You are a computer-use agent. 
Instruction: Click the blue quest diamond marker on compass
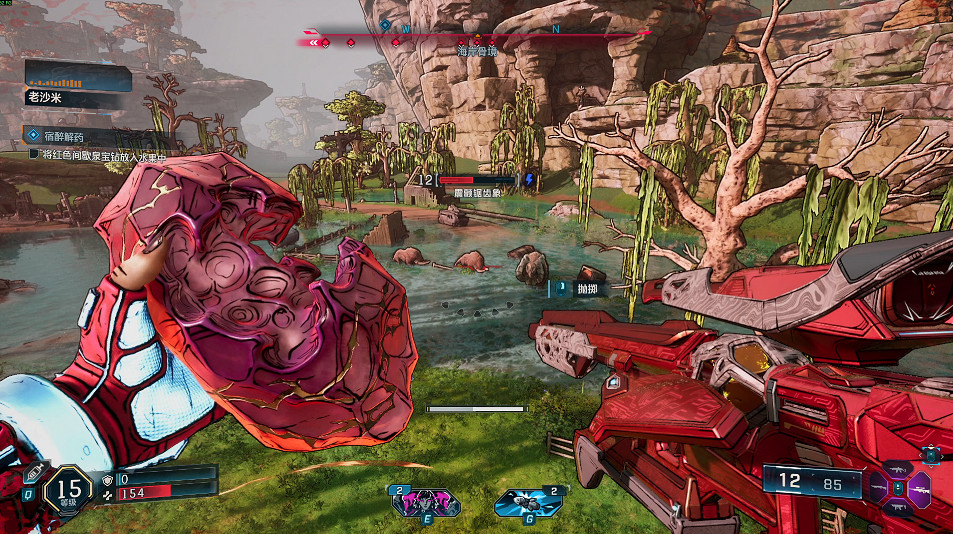(x=384, y=23)
